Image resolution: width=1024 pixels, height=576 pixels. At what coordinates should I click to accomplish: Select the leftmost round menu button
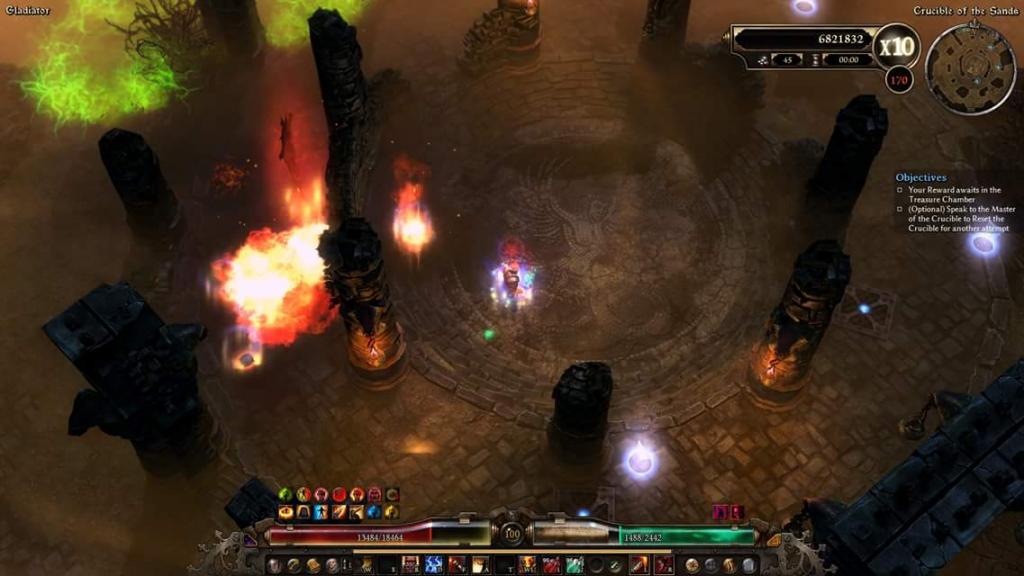point(274,565)
